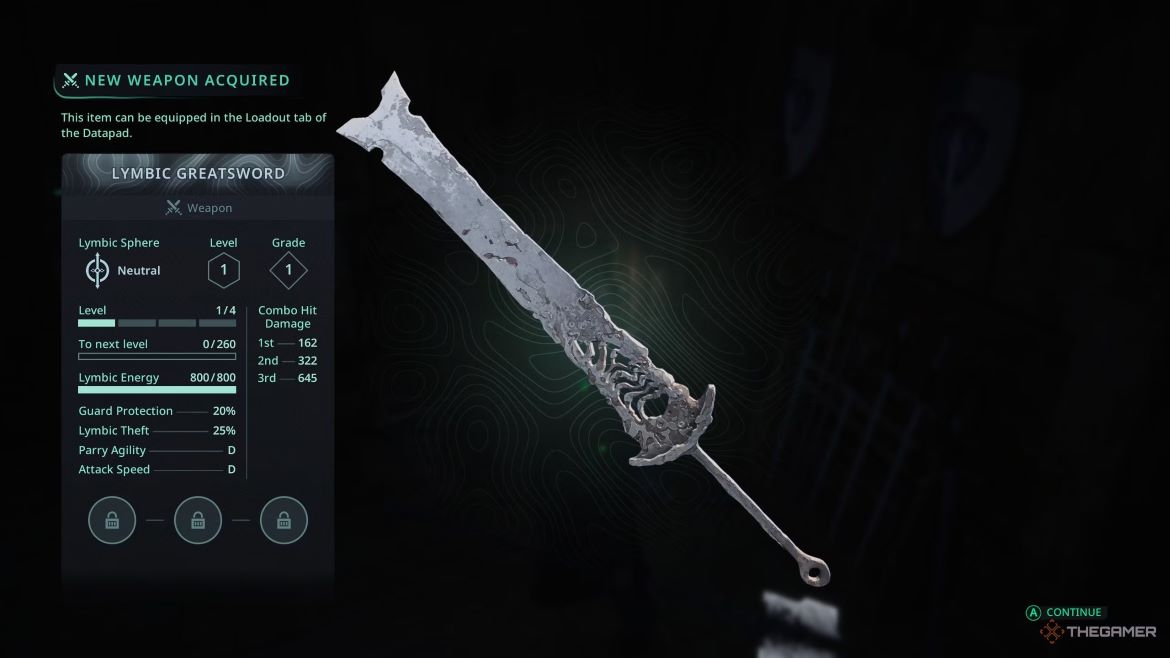Click the Lymbic Greatsword card title
Image resolution: width=1170 pixels, height=658 pixels.
click(x=198, y=173)
